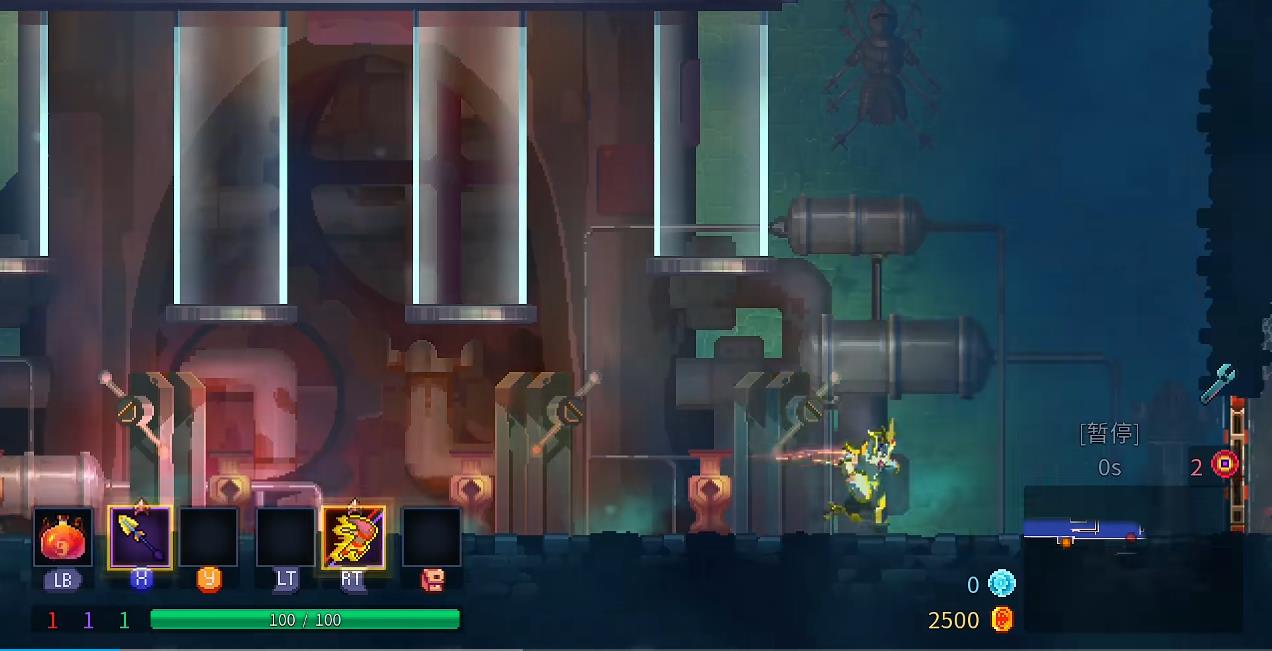Click the blue wrench icon
Viewport: 1272px width, 651px height.
point(1217,383)
